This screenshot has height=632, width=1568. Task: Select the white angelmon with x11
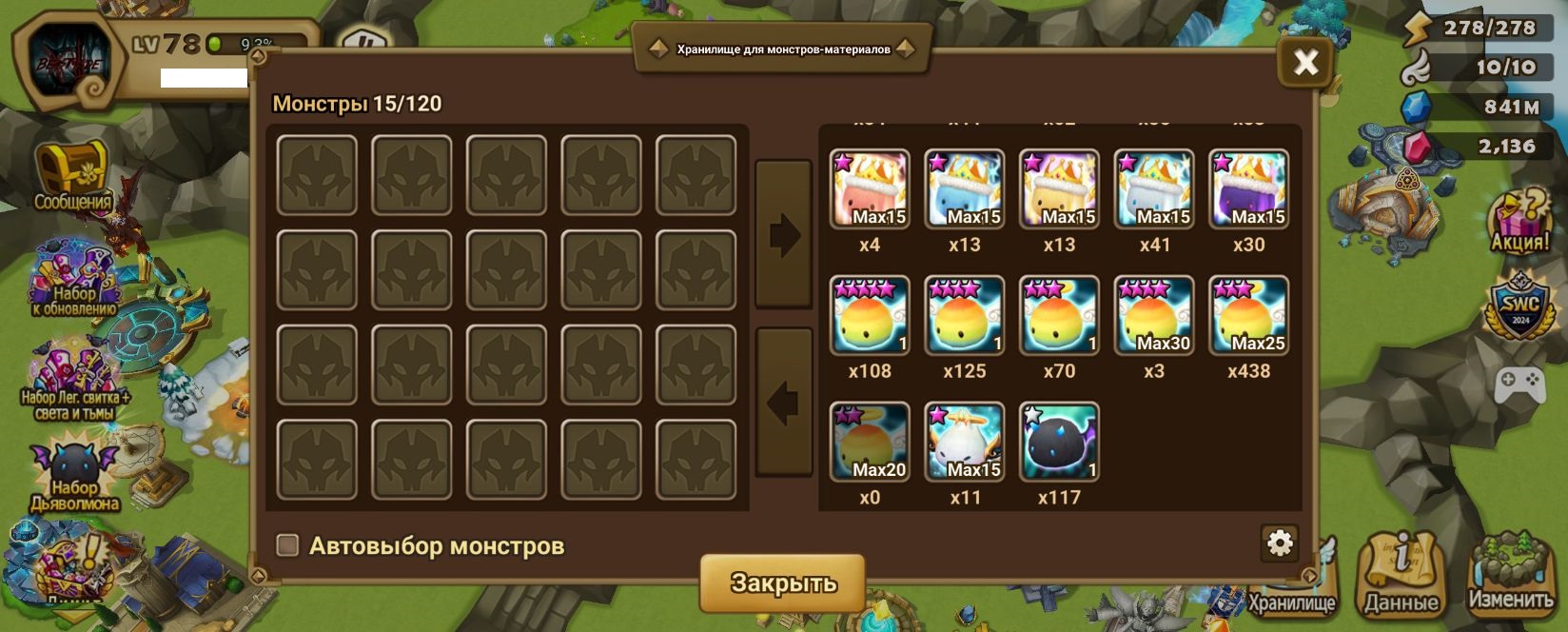(964, 442)
